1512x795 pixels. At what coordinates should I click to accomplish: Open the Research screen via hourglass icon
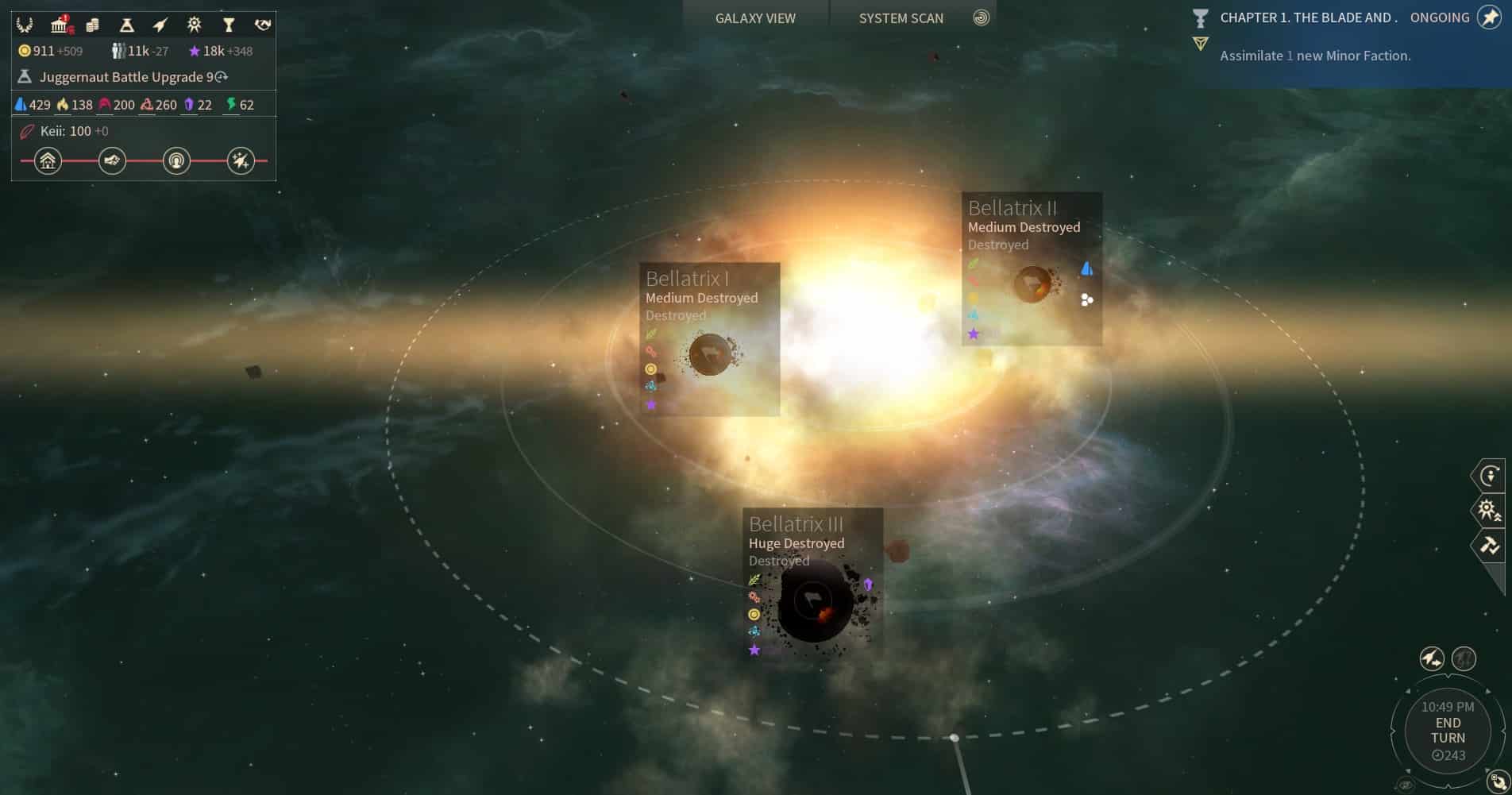pos(126,25)
